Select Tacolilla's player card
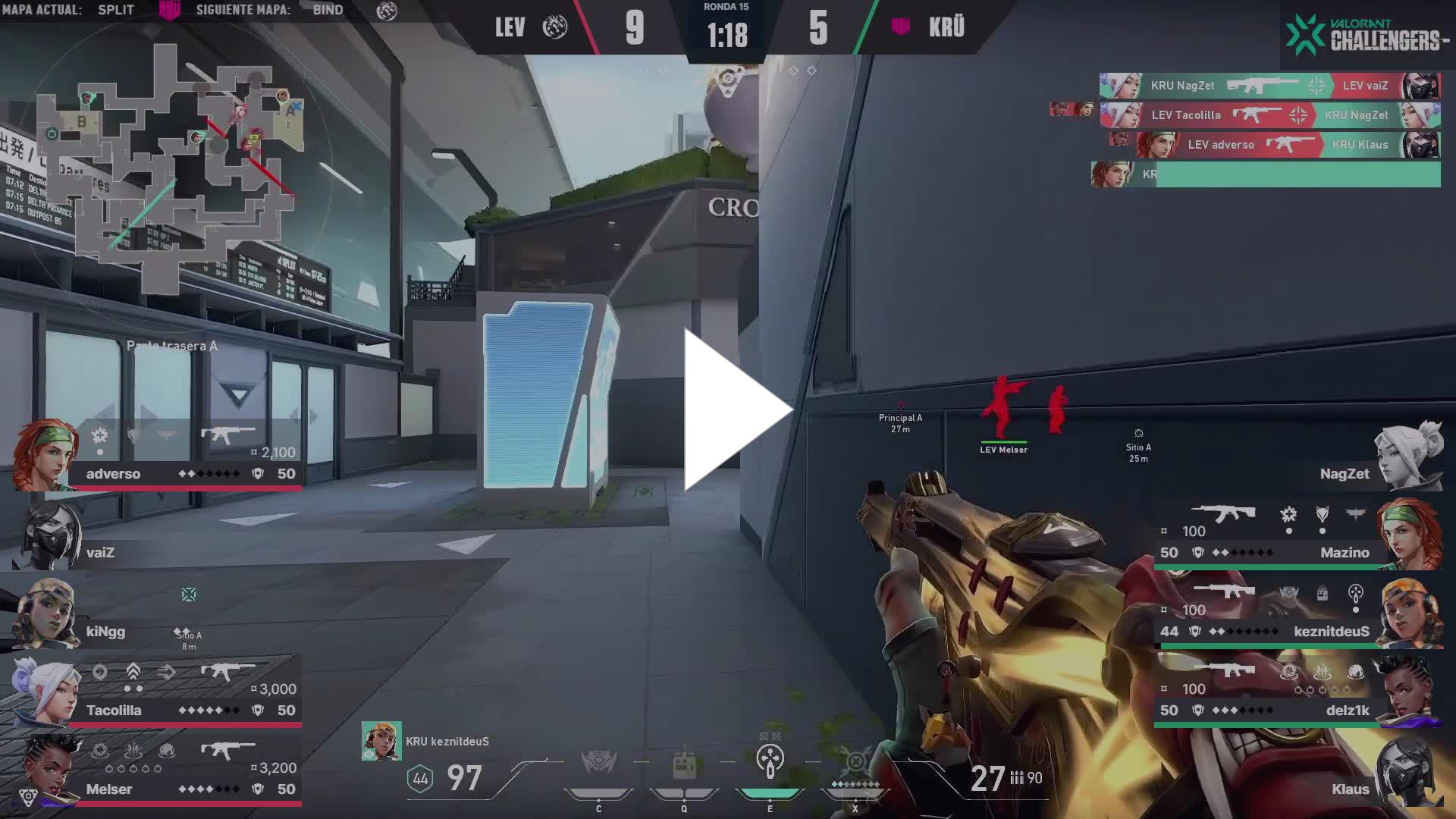The image size is (1456, 819). click(159, 693)
